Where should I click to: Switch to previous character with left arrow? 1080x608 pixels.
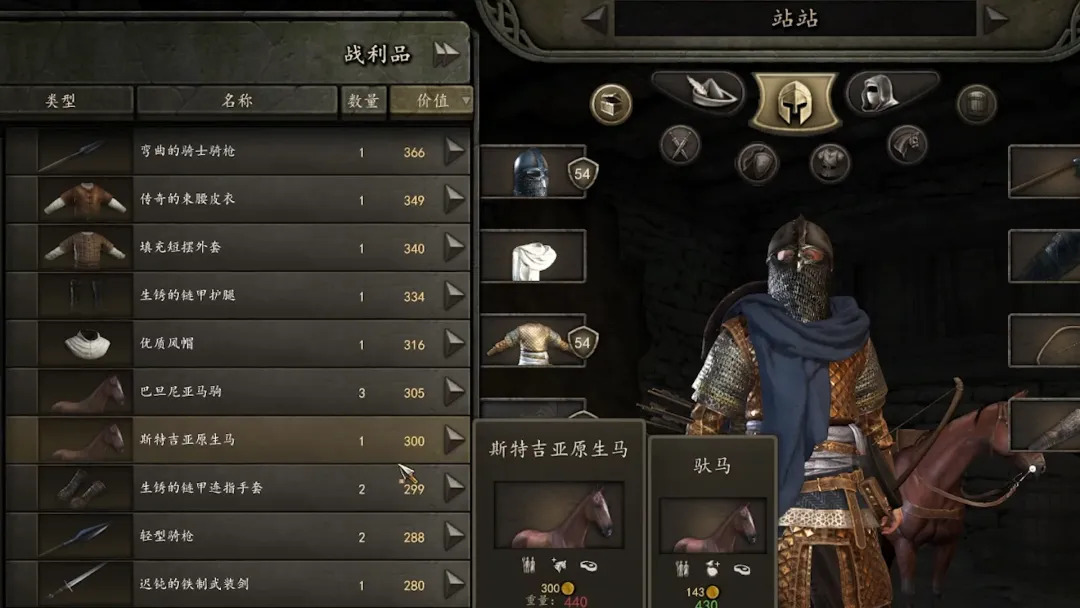pos(595,18)
